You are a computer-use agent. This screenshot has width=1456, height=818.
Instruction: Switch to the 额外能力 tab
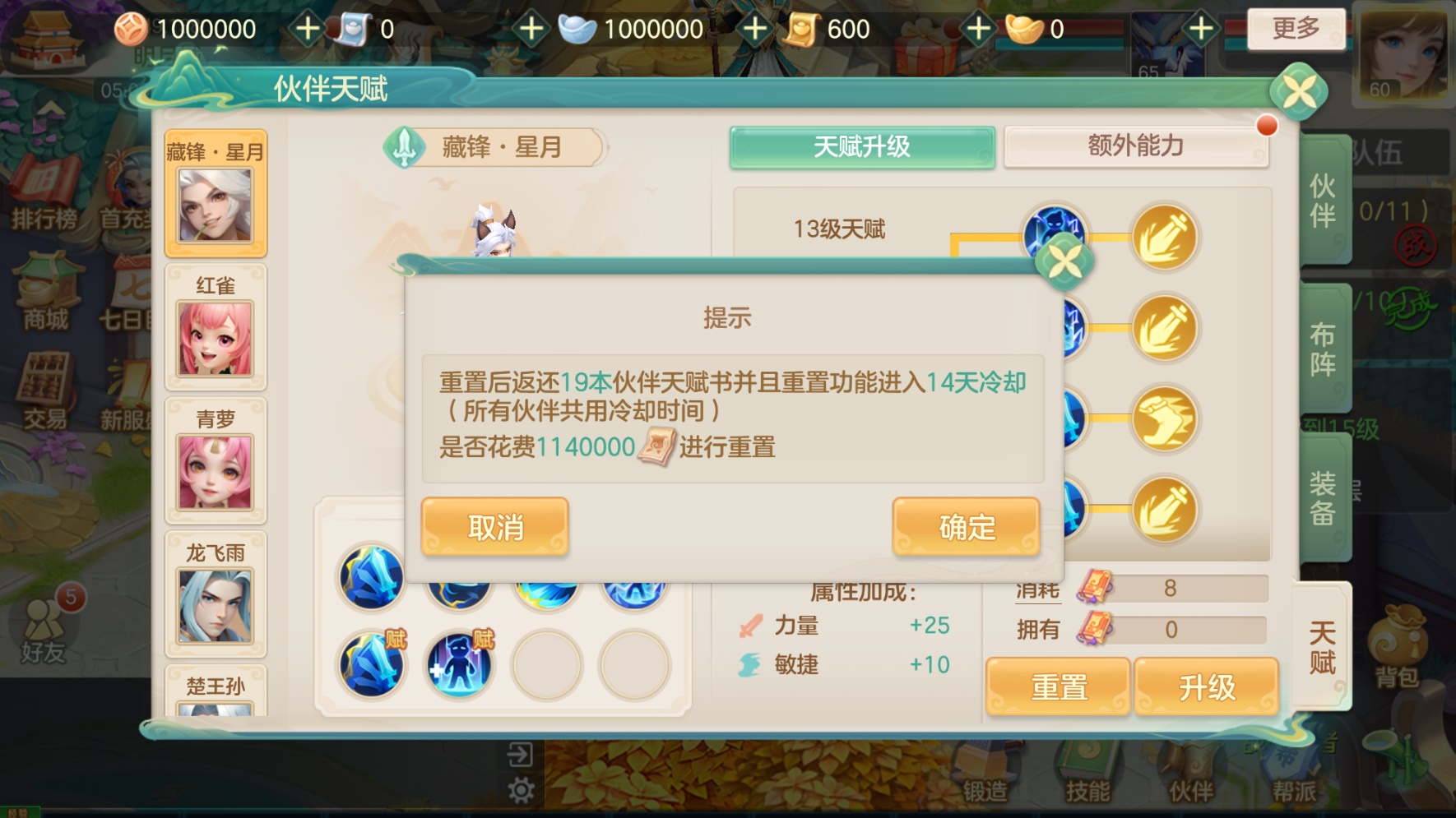click(x=1135, y=146)
